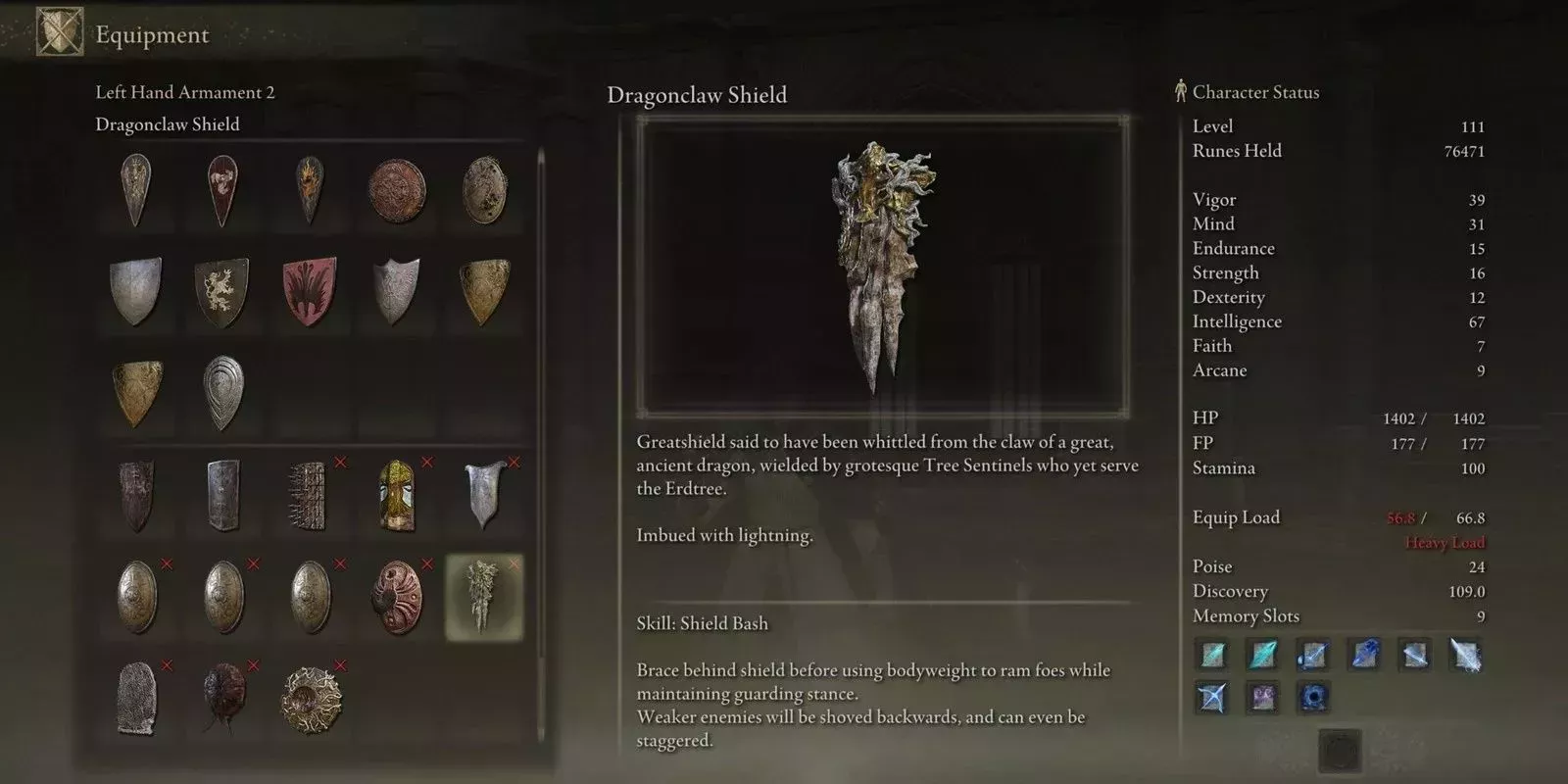This screenshot has width=1568, height=784.
Task: Pick the round reddish-brown carved shield
Action: click(x=397, y=190)
